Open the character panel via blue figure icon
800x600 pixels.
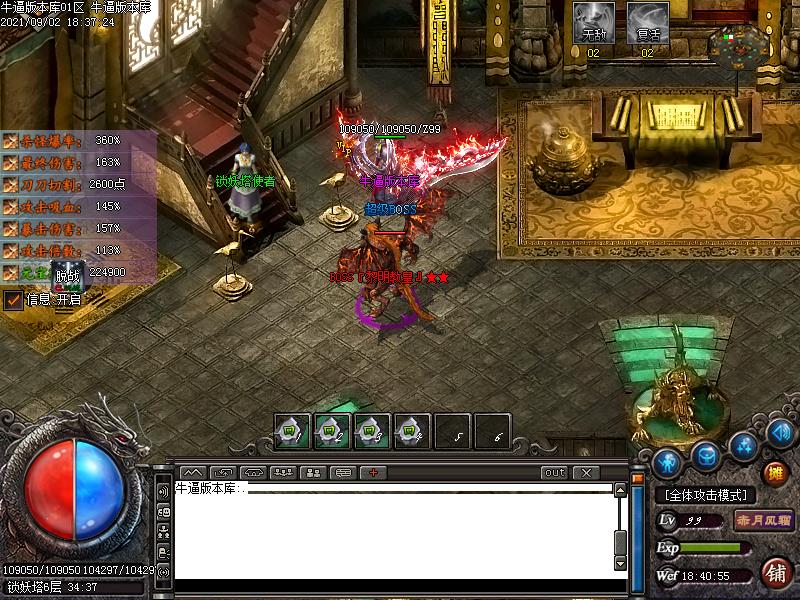668,462
